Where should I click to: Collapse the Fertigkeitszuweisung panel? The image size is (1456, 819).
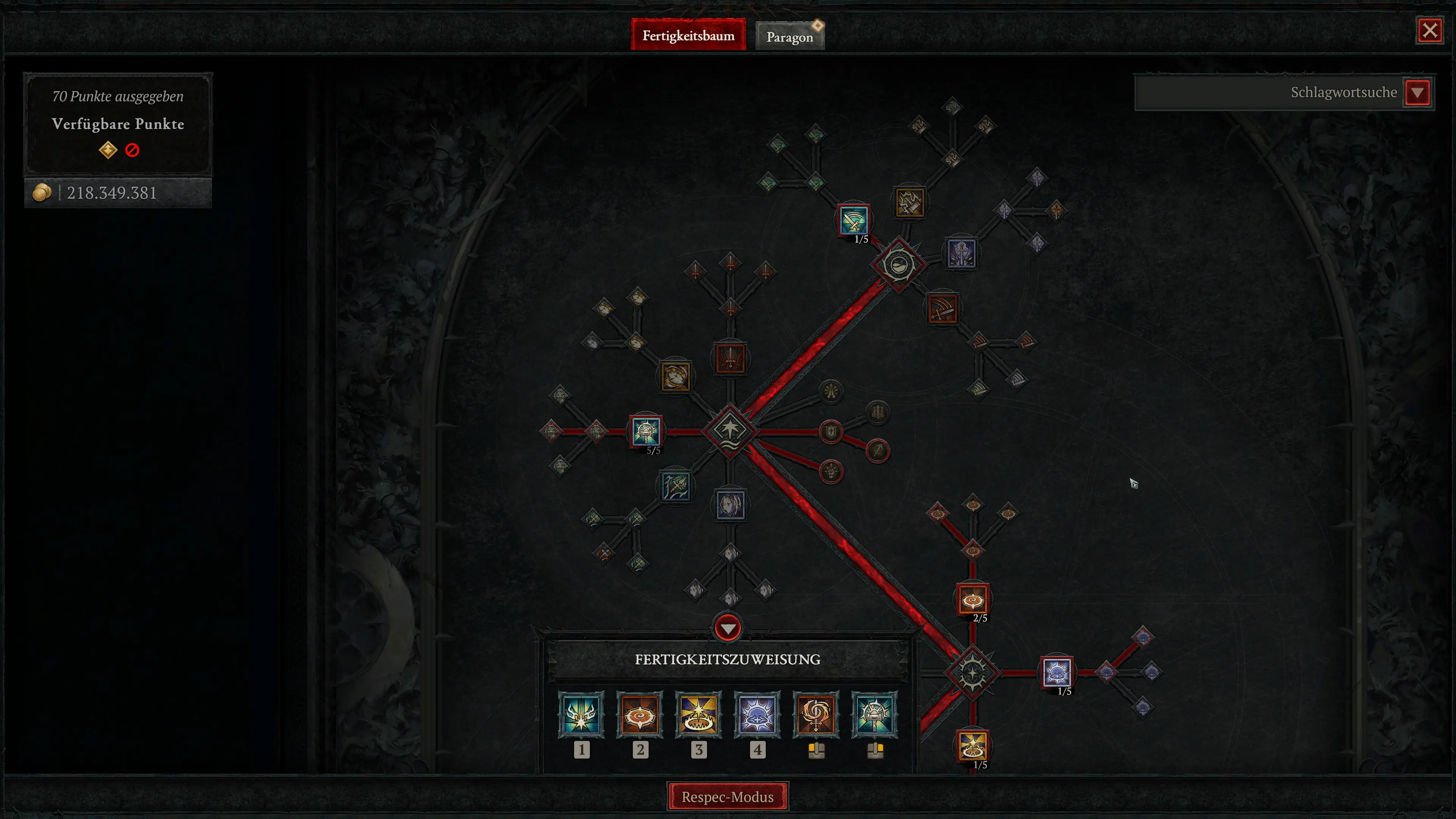click(728, 629)
